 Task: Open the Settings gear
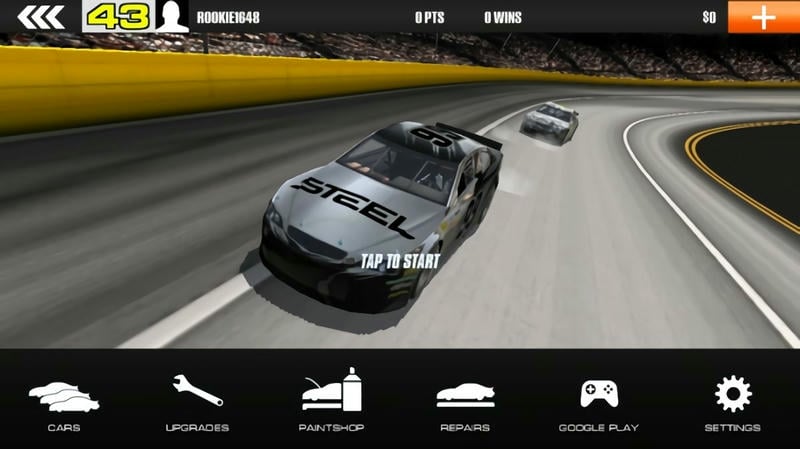click(732, 402)
